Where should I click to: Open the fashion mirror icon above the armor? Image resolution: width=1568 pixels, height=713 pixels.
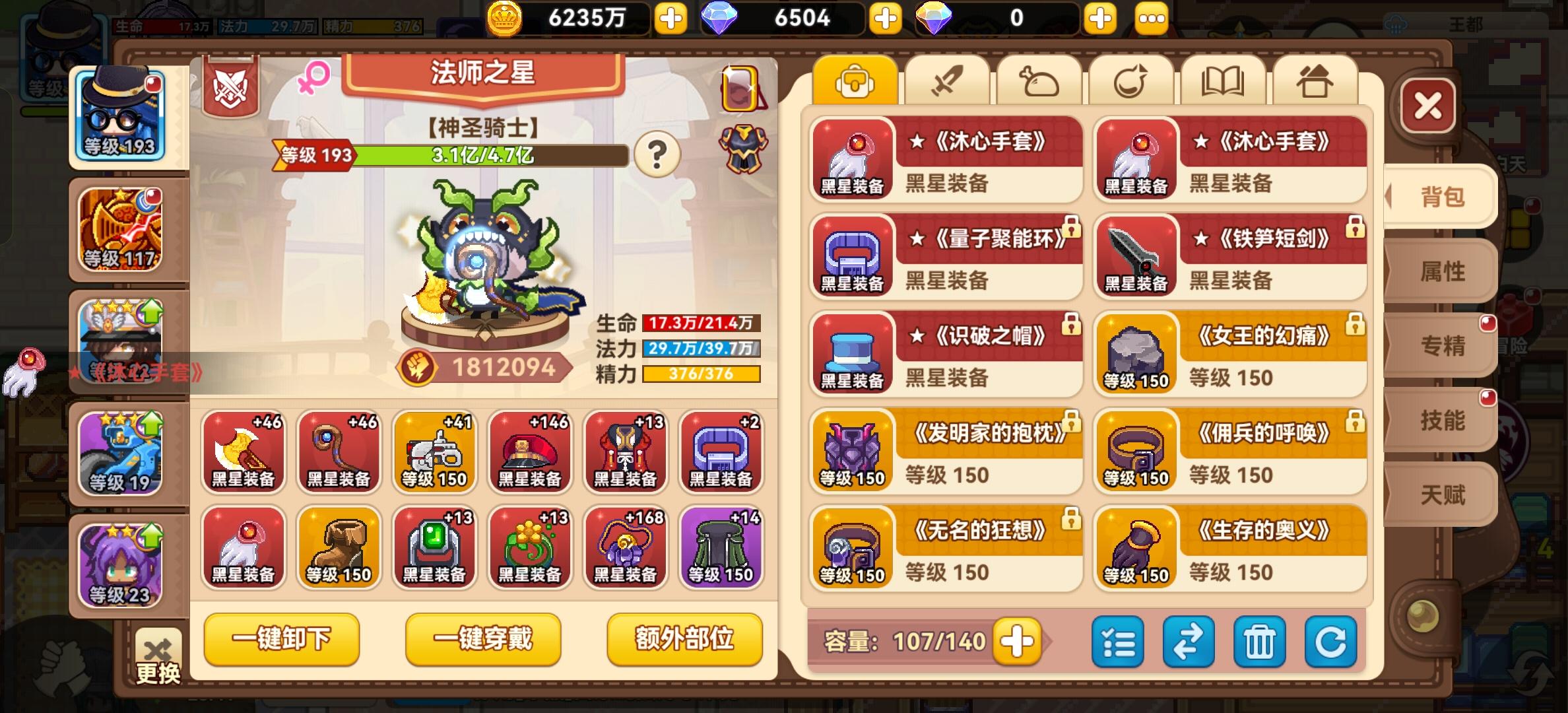point(742,88)
